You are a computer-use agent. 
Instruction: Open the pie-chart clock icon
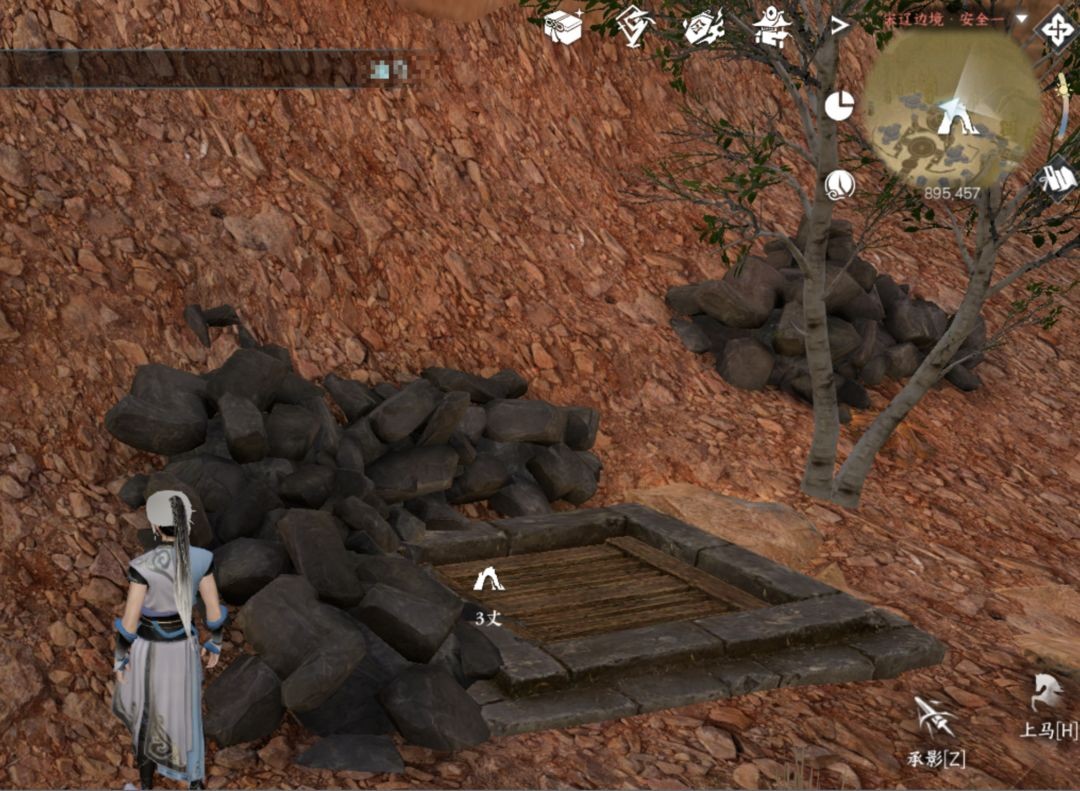pos(839,105)
